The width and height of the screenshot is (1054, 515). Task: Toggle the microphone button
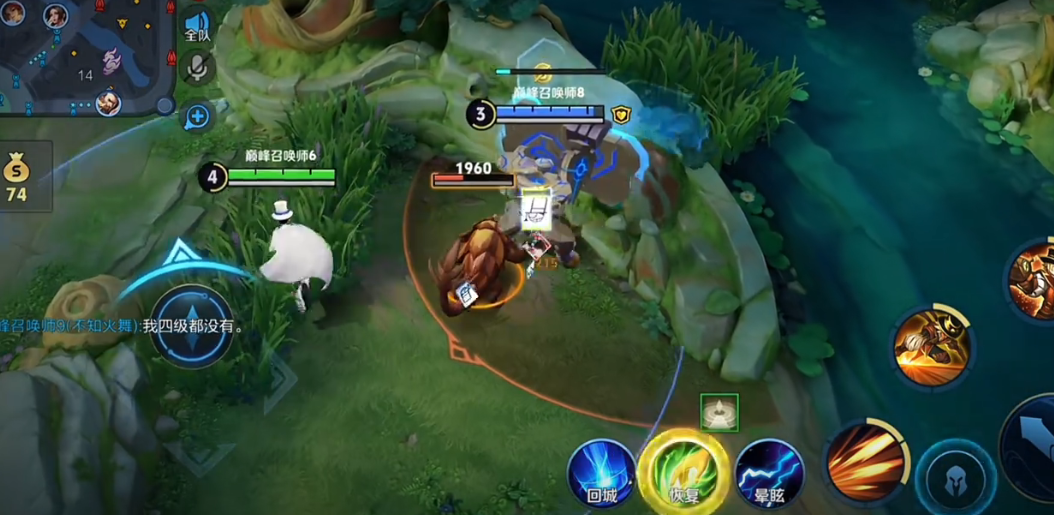click(x=198, y=68)
